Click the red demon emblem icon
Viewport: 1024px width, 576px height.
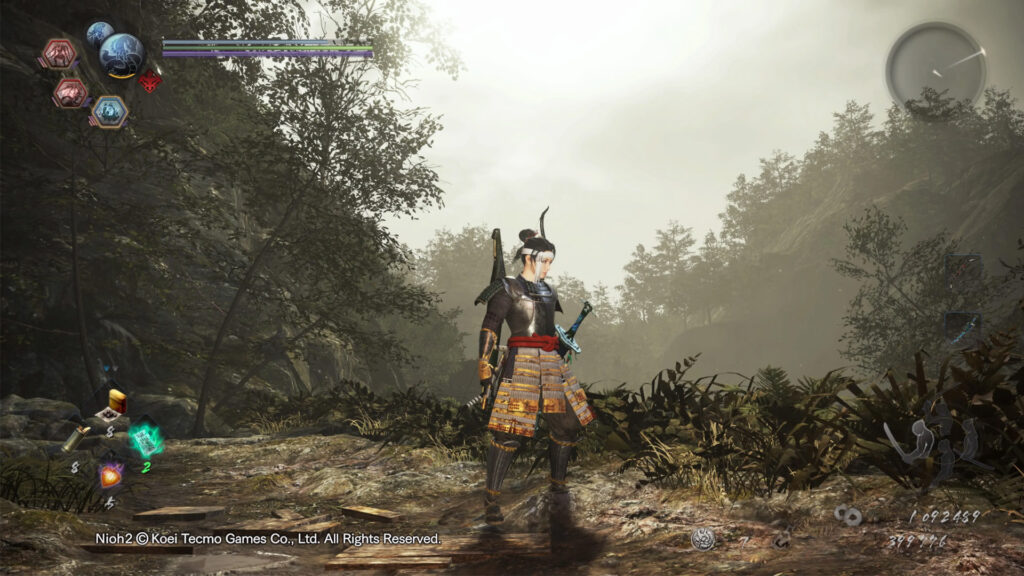click(x=150, y=81)
